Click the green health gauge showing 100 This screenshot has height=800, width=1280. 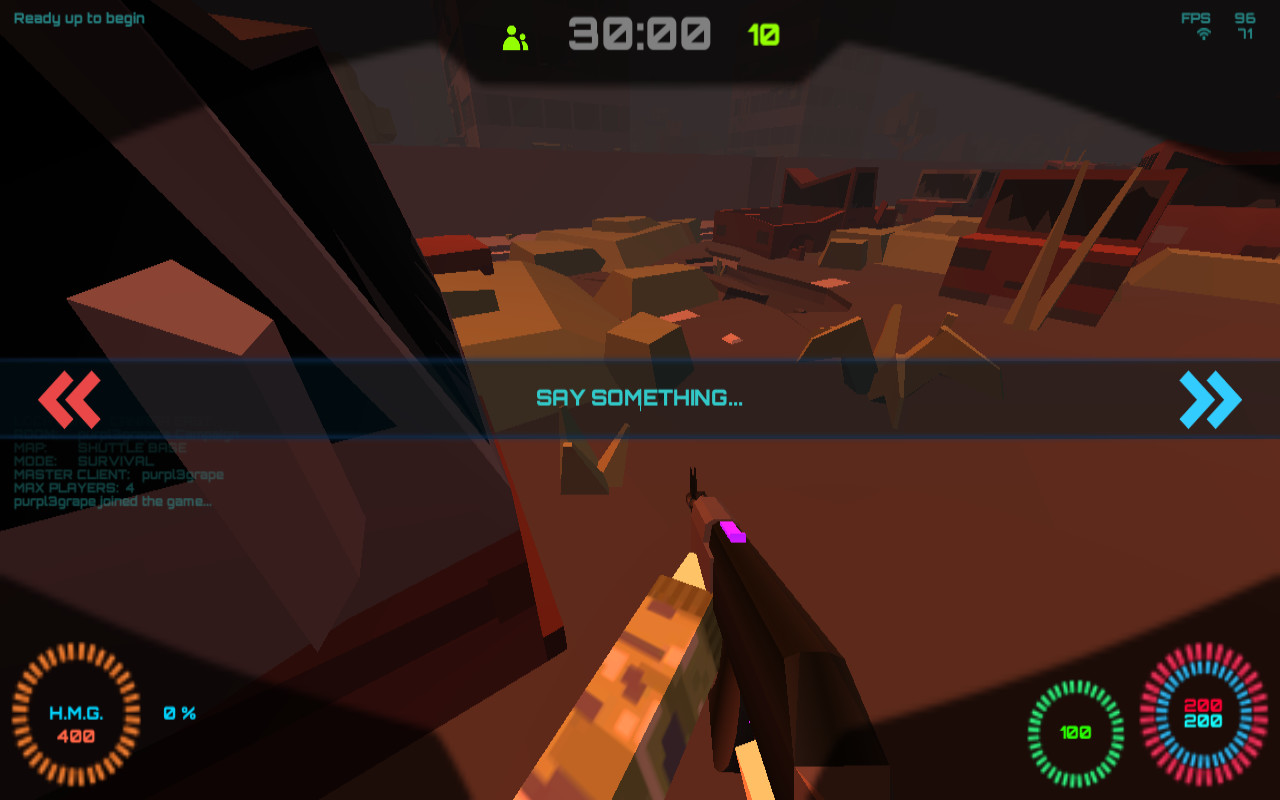(x=1074, y=731)
